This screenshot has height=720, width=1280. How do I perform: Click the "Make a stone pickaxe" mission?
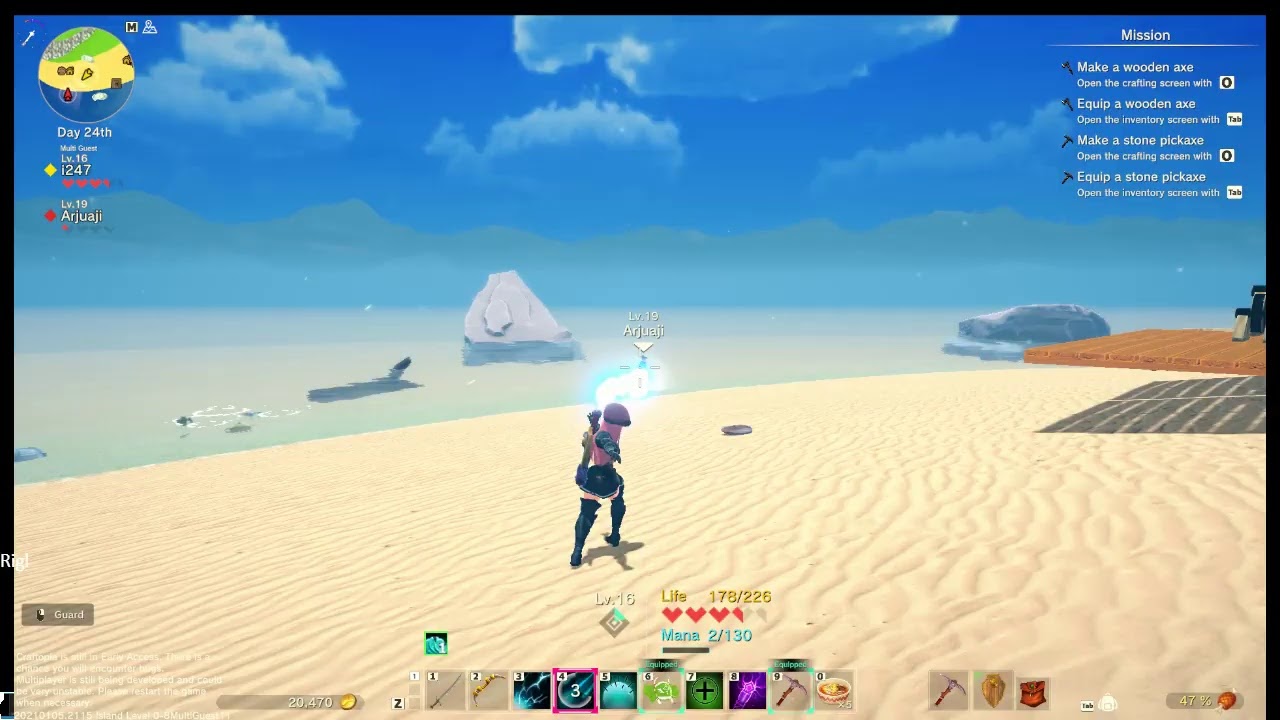(1140, 140)
